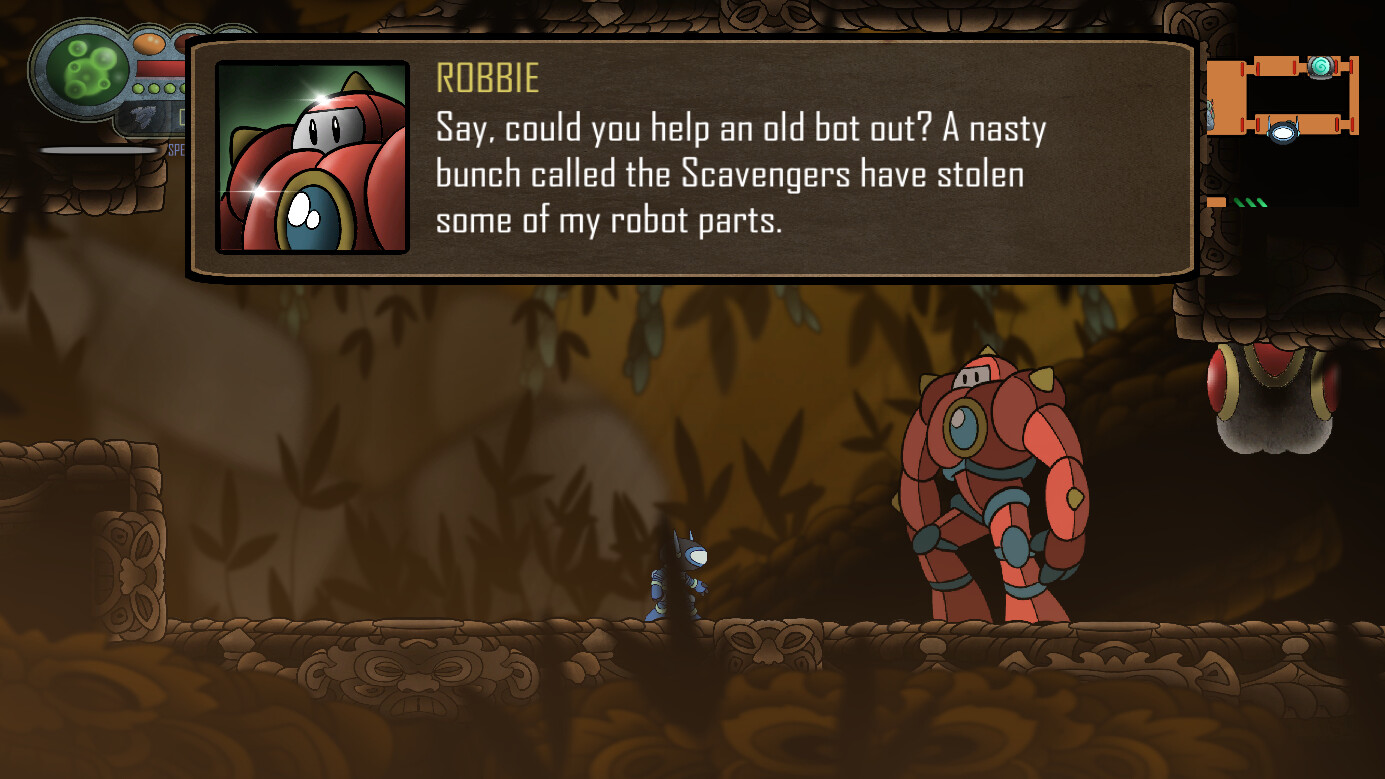1385x779 pixels.
Task: Click the orange indicator lamp on the HUD
Action: coord(149,43)
